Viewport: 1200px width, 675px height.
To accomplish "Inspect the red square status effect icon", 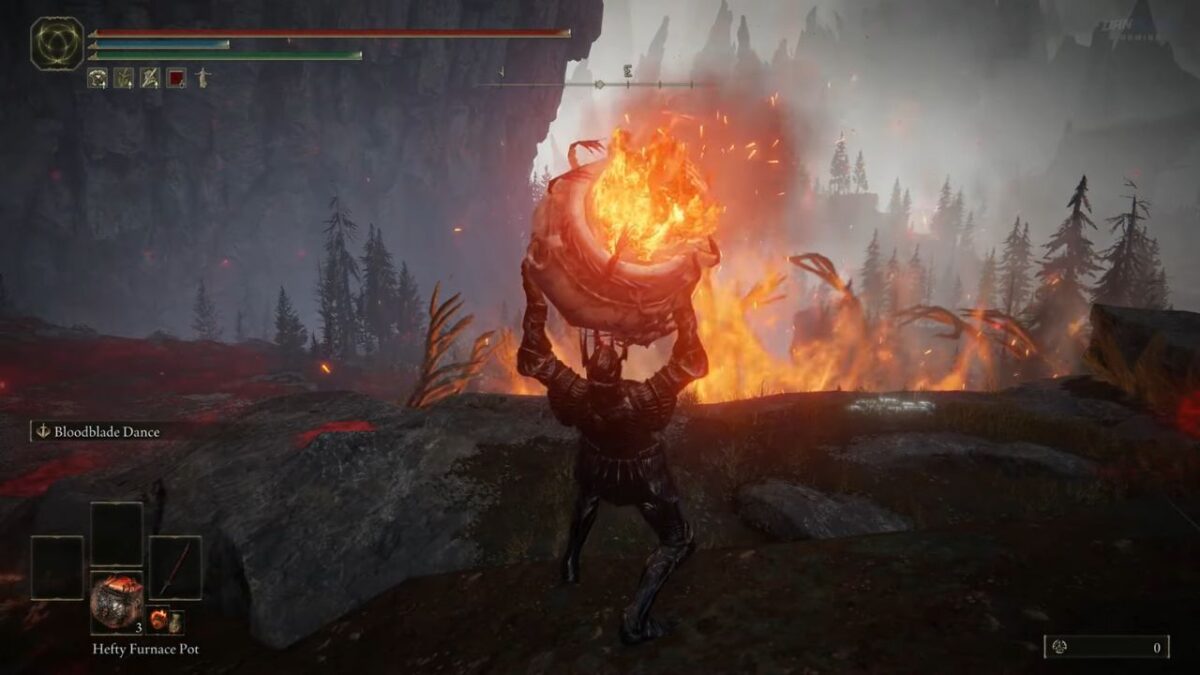I will click(176, 78).
